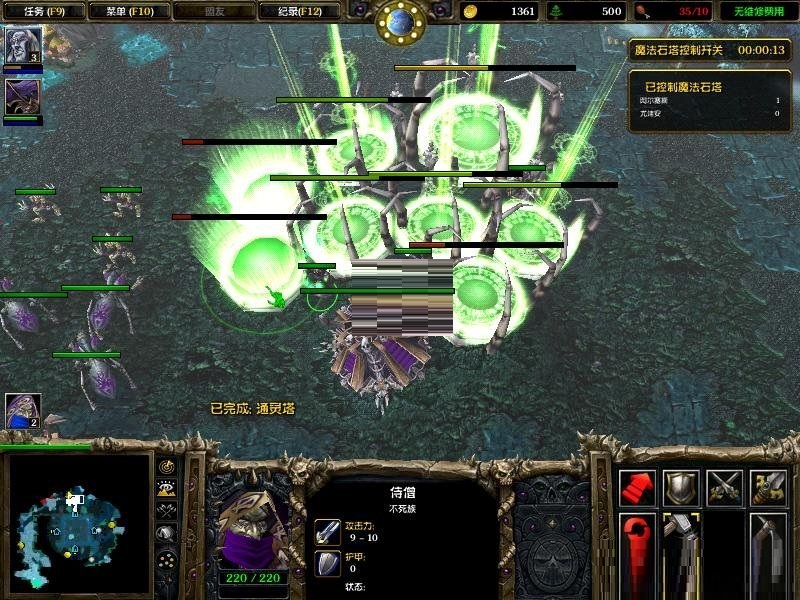The image size is (800, 600).
Task: Toggle the minimap creep camp display button
Action: coord(167,536)
